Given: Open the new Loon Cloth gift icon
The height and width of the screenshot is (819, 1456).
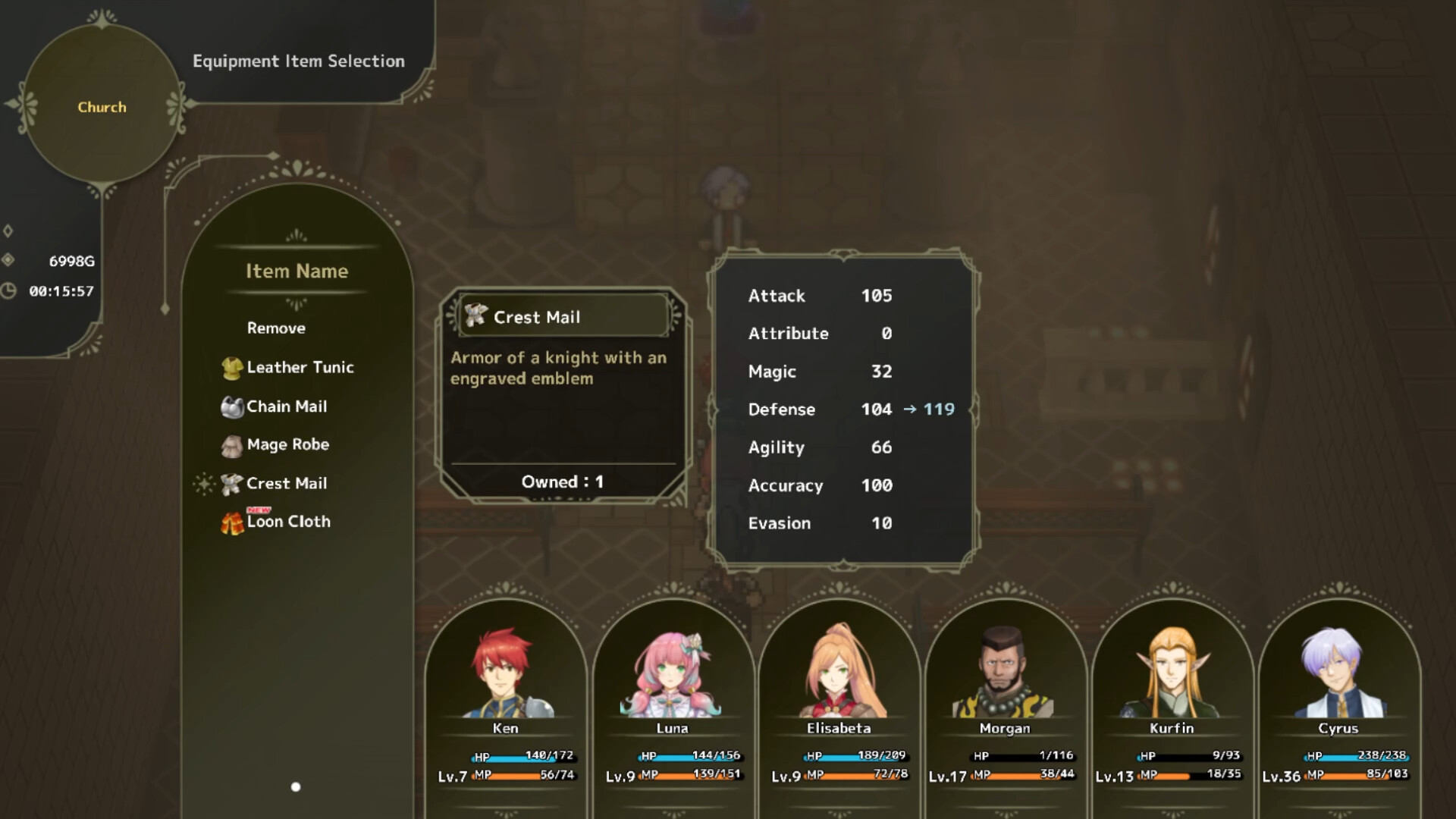Looking at the screenshot, I should pos(232,522).
